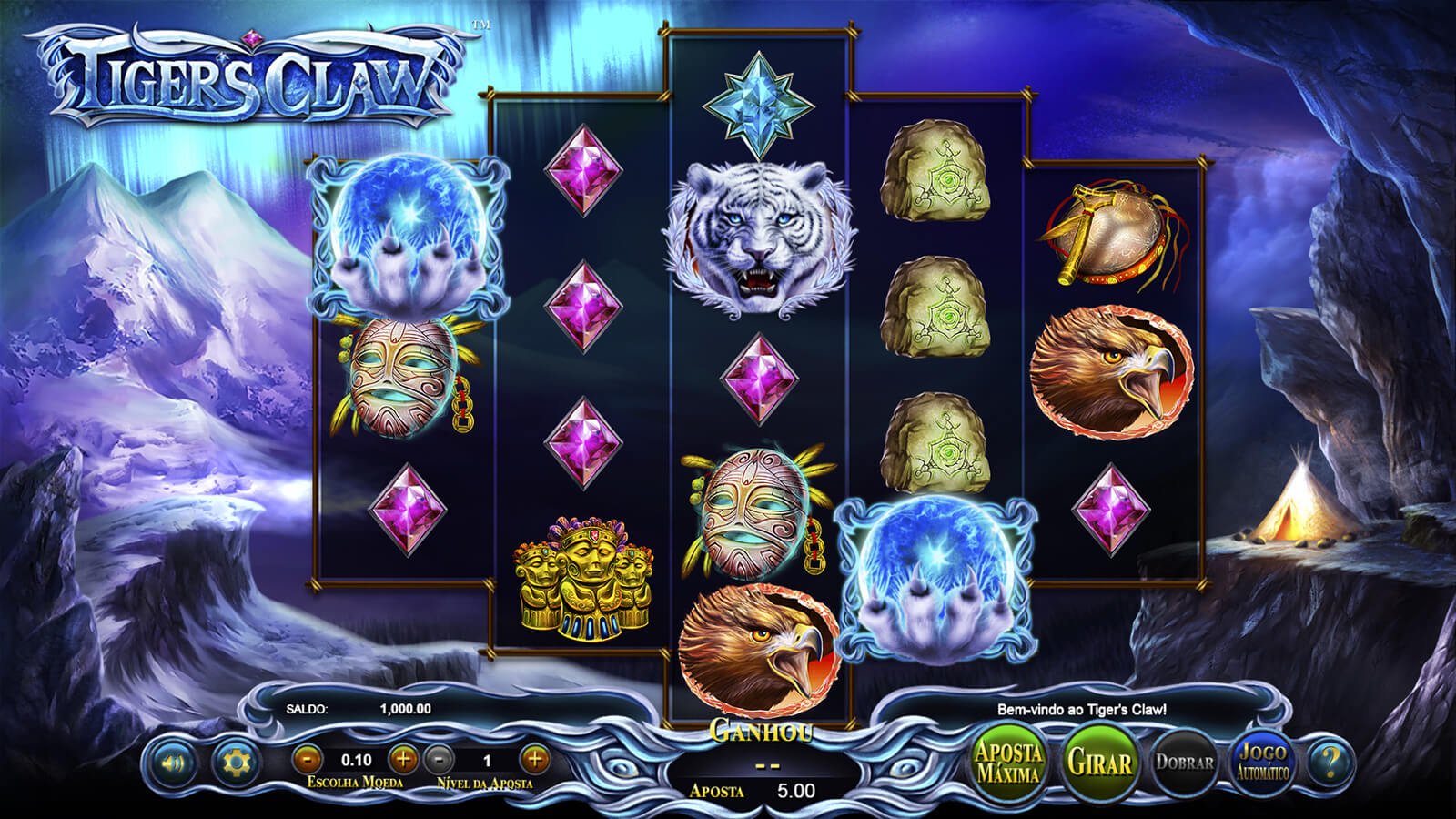Lower the Nível da Aposta bet level
Image resolution: width=1456 pixels, height=819 pixels.
pos(440,759)
